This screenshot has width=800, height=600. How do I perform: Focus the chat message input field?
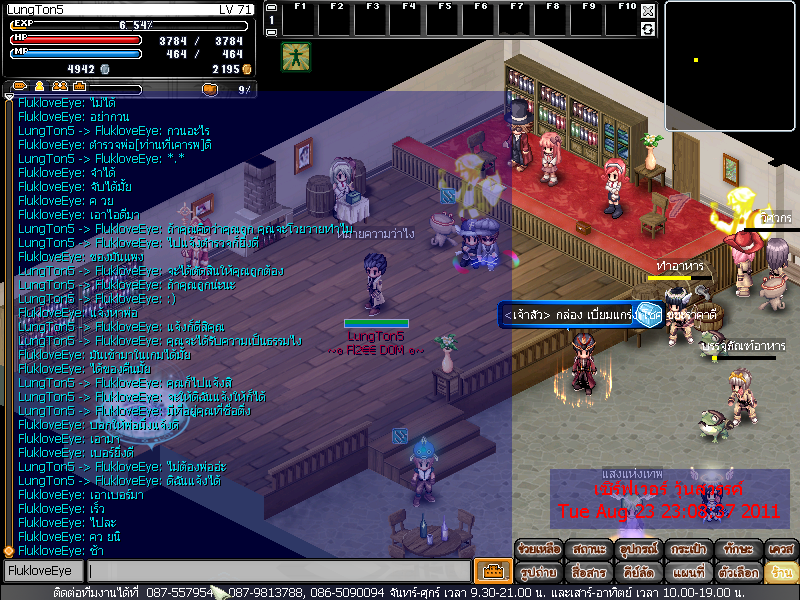coord(278,572)
